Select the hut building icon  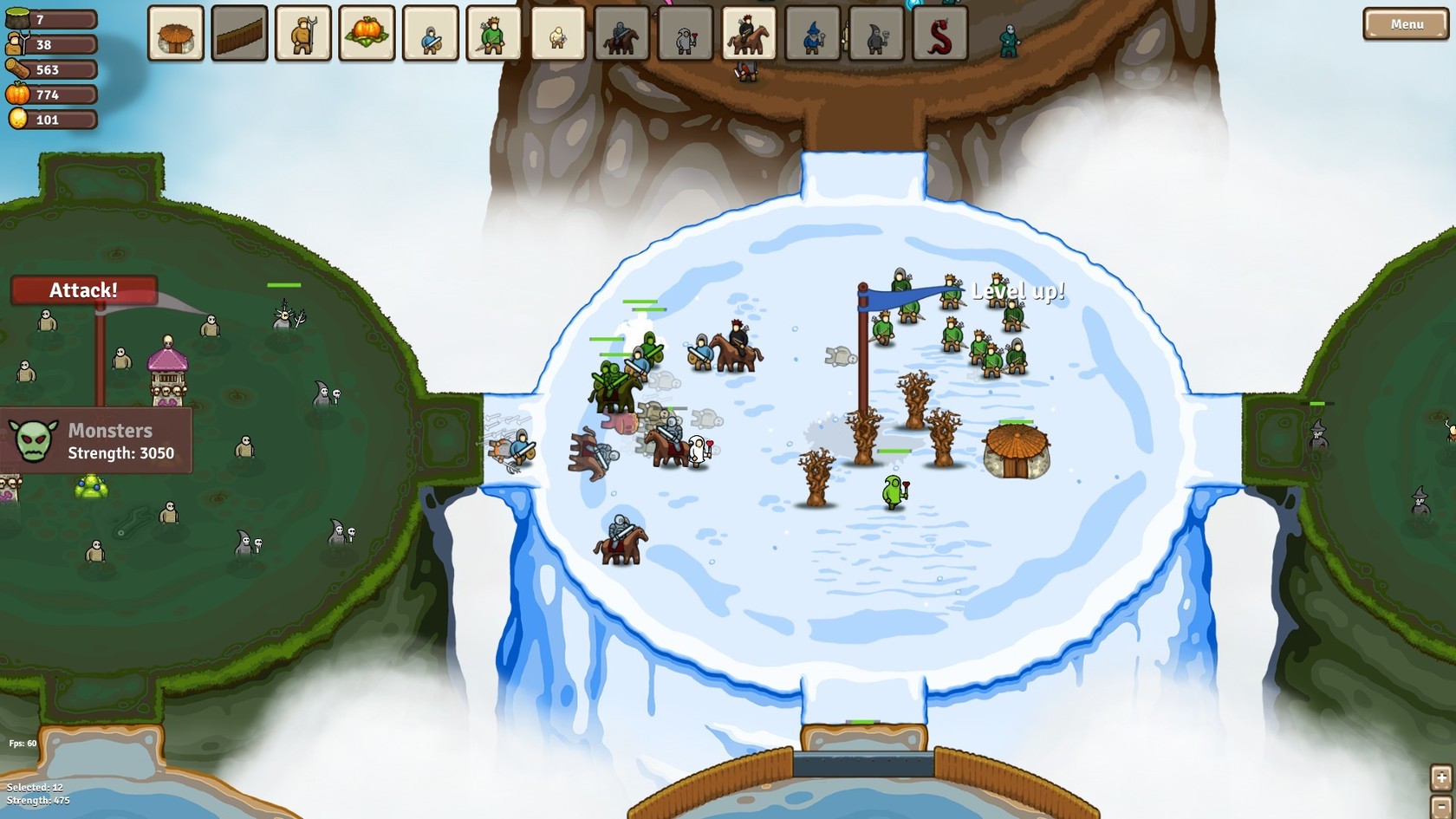click(176, 33)
